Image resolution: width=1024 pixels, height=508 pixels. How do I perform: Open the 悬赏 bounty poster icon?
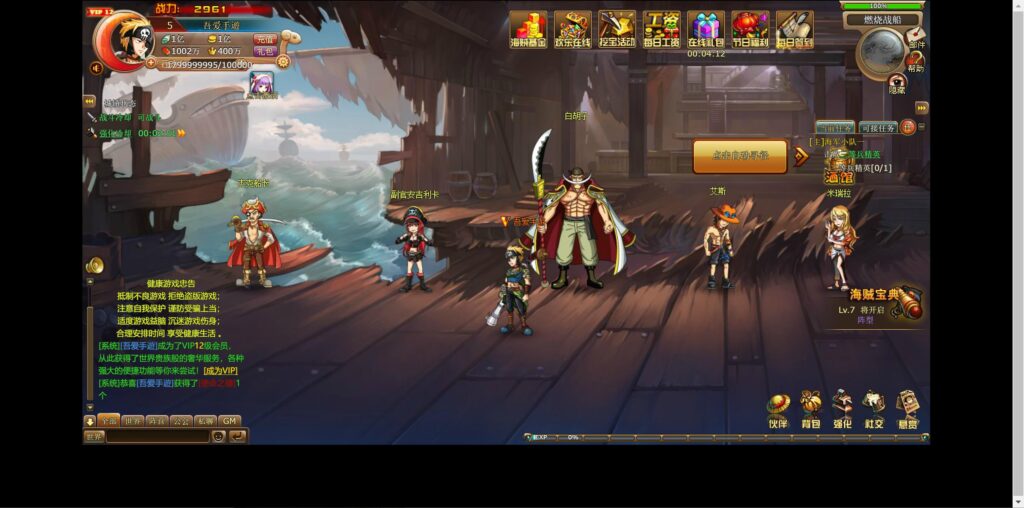coord(907,410)
